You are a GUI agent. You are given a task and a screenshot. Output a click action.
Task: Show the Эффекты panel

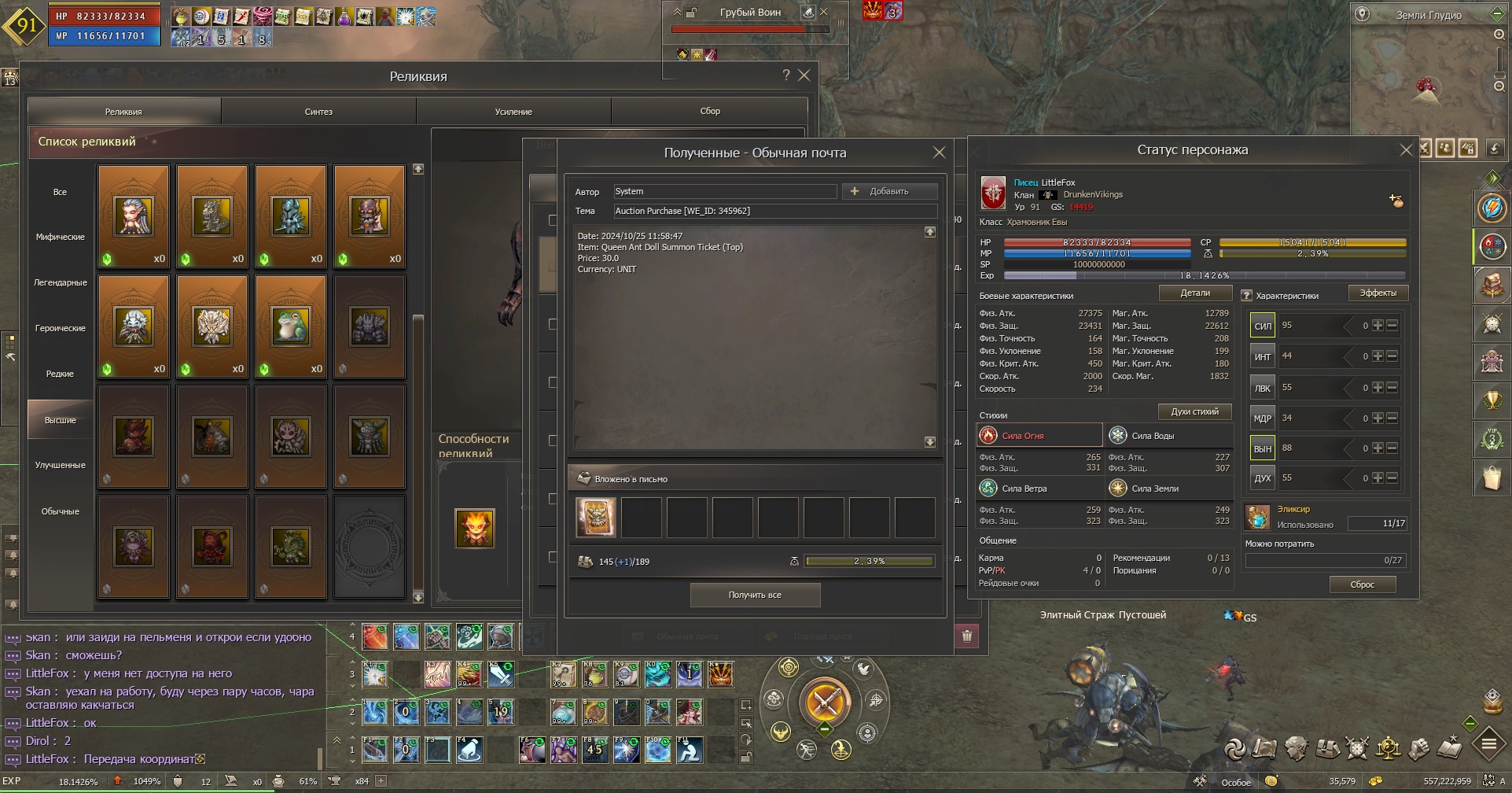[x=1378, y=293]
